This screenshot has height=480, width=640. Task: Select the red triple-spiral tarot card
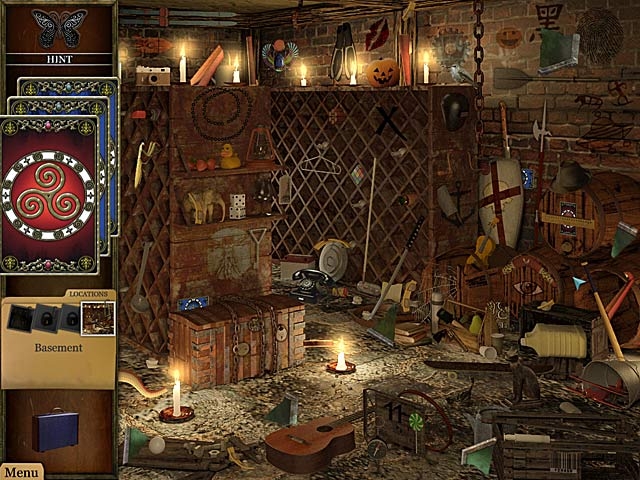pos(49,194)
